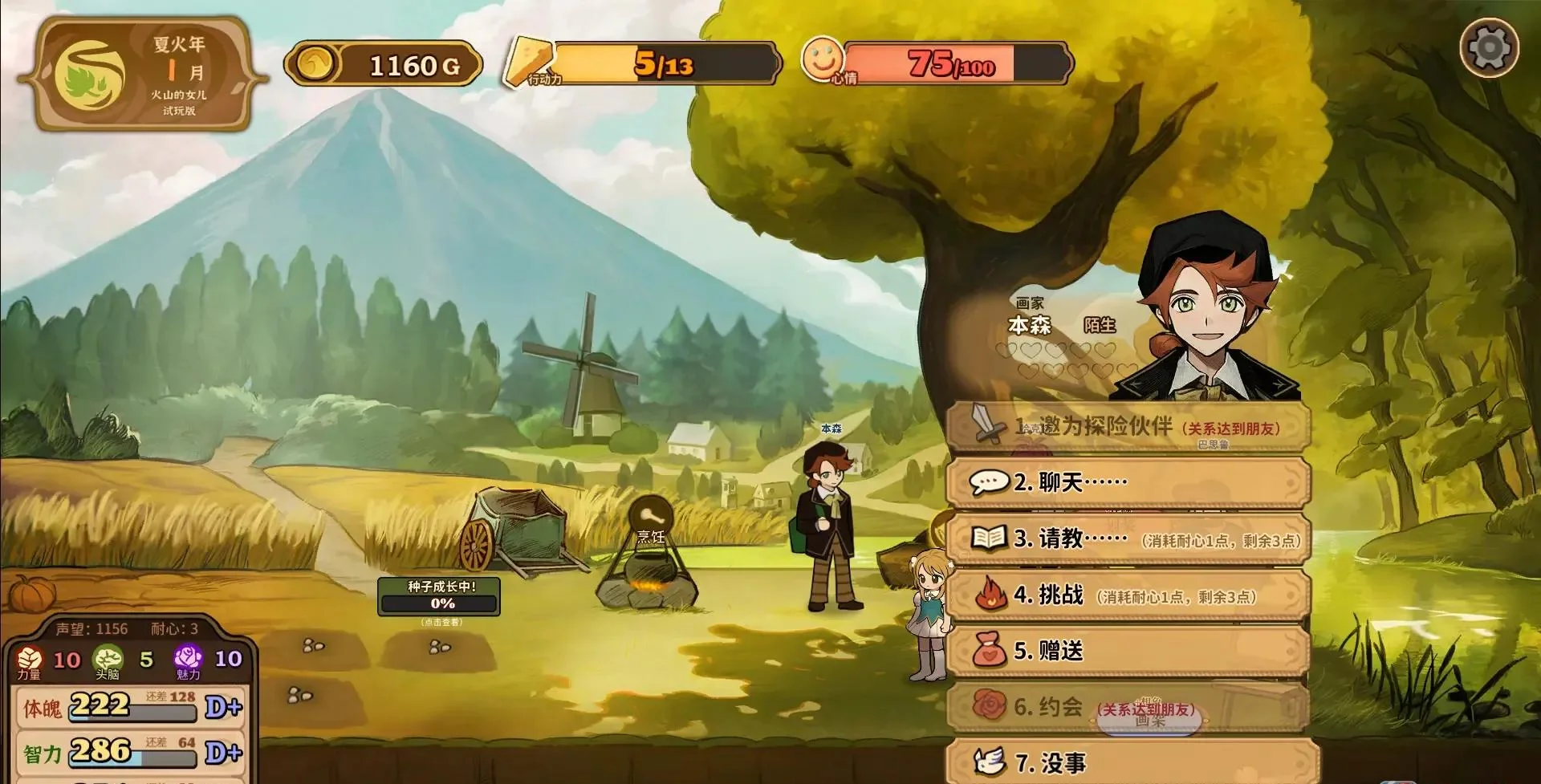Open the gear settings menu
The image size is (1541, 784).
[x=1489, y=48]
